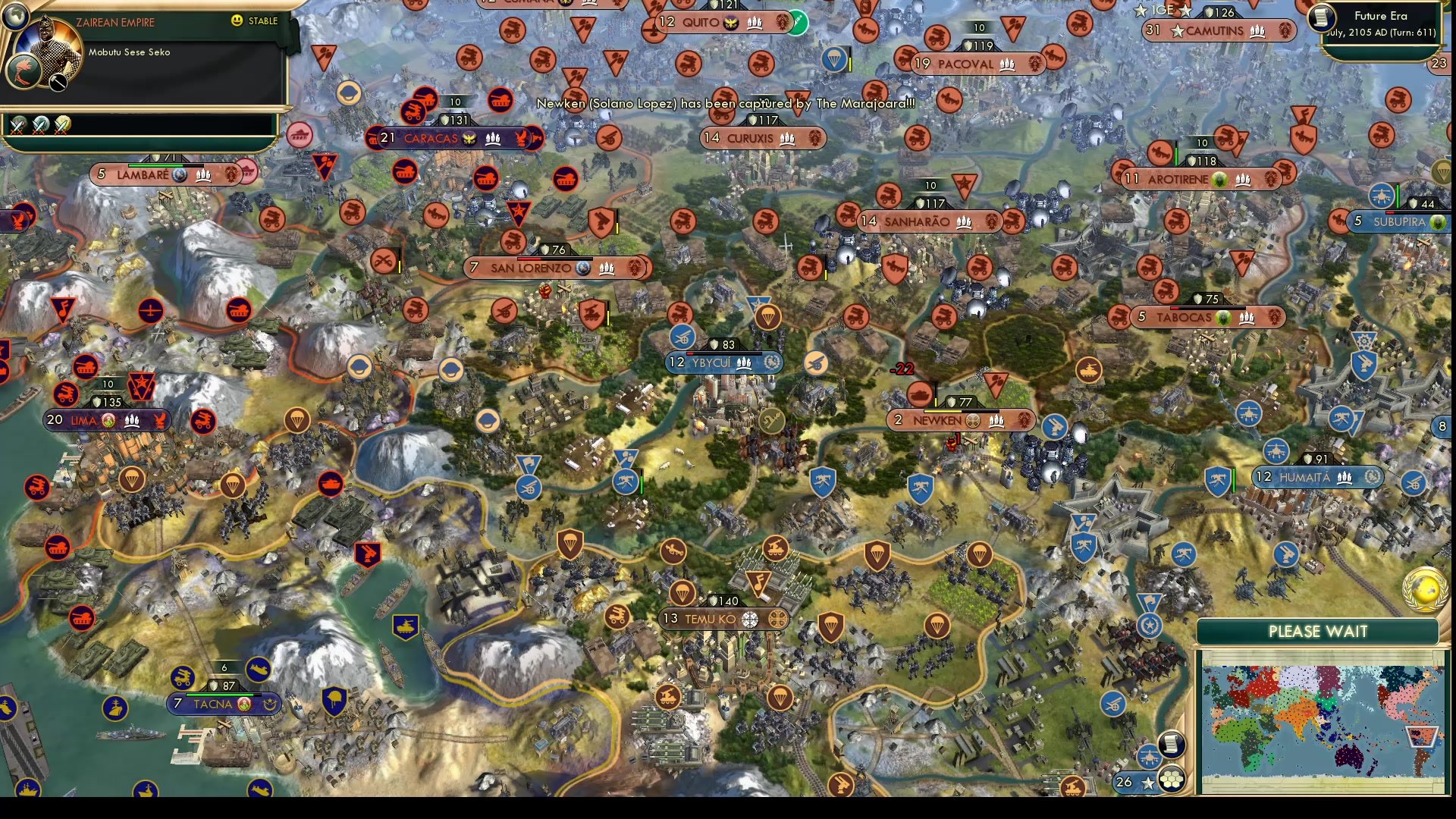
Task: Click the green circle toggle beside Quito banner
Action: pos(799,24)
